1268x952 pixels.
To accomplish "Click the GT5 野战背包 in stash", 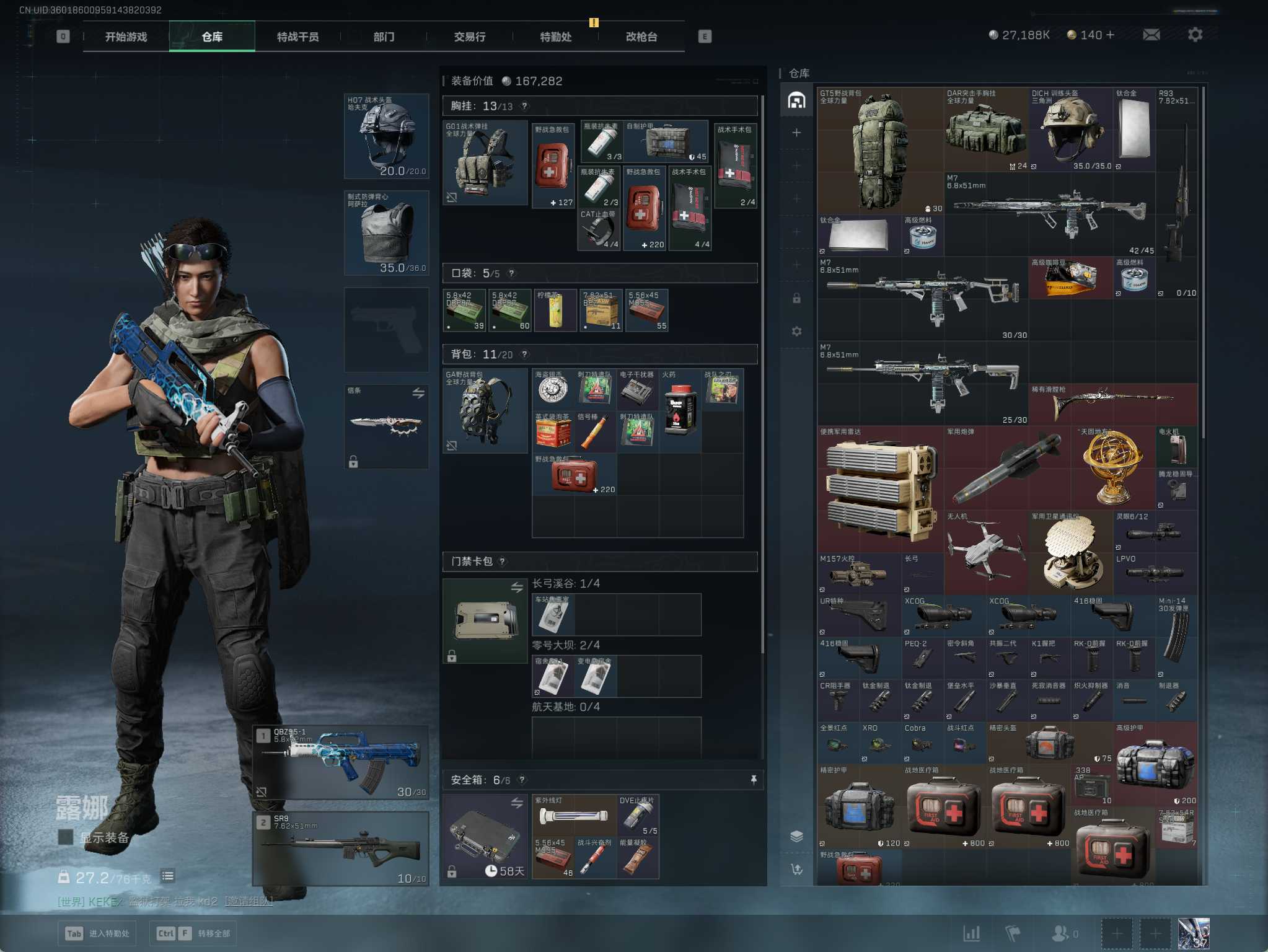I will pyautogui.click(x=879, y=151).
